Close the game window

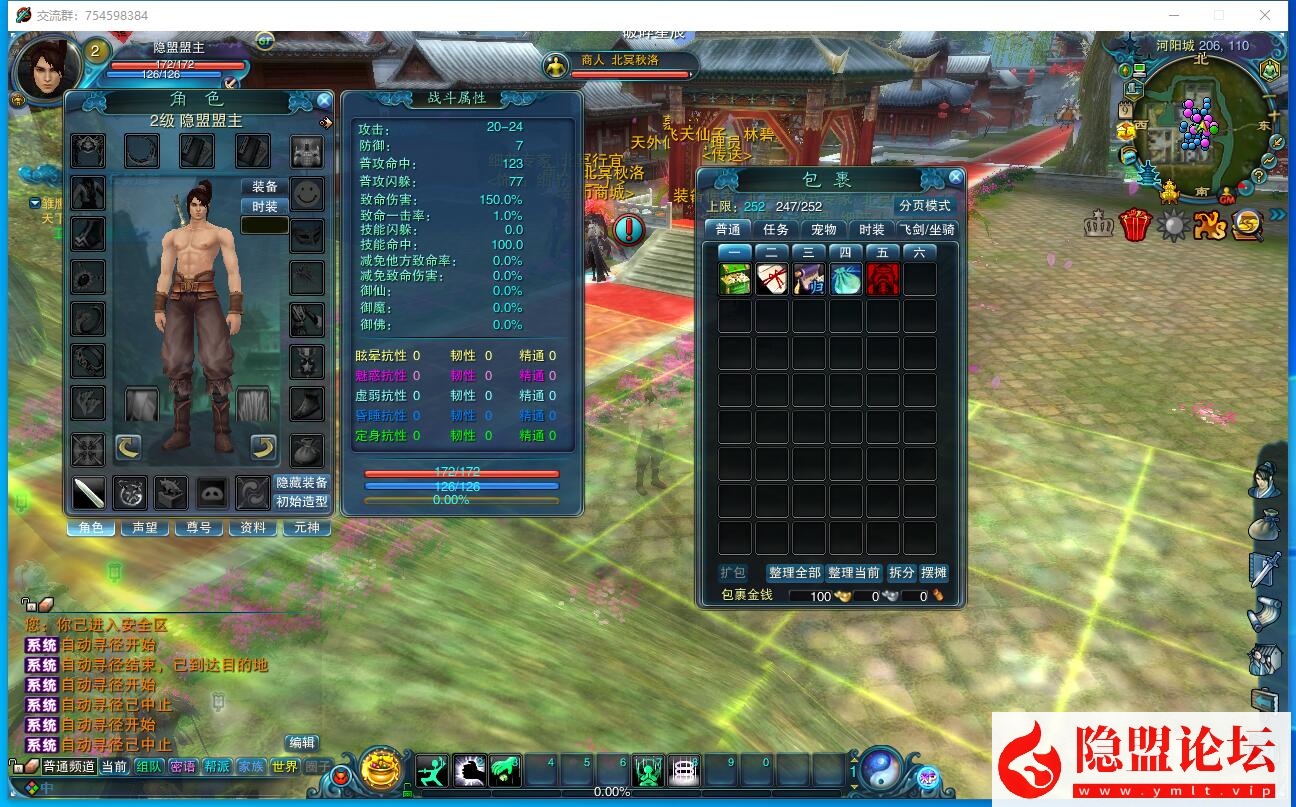click(x=1265, y=15)
